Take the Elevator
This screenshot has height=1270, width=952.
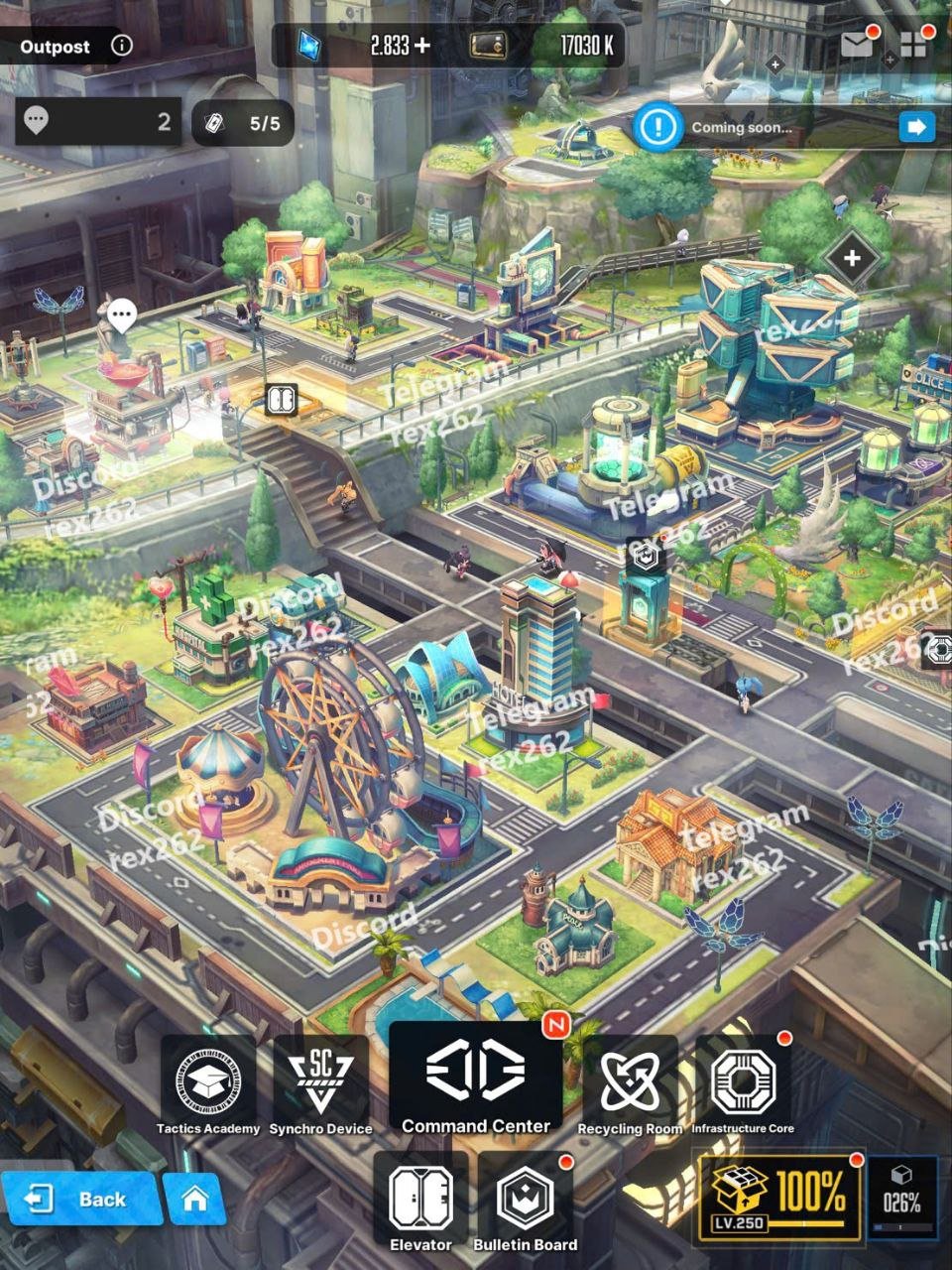pos(420,1201)
